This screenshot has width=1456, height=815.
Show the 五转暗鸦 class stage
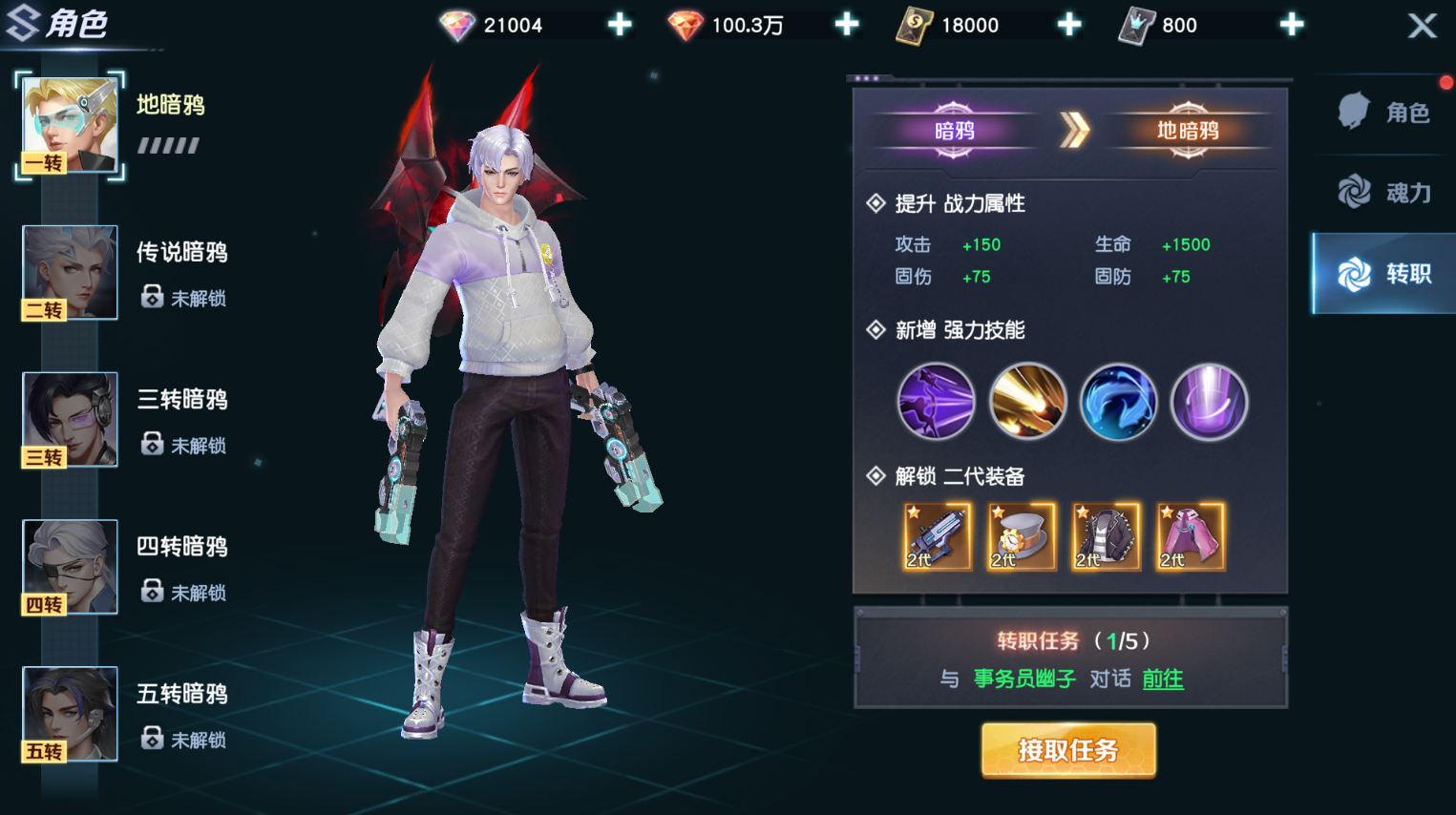pyautogui.click(x=70, y=714)
